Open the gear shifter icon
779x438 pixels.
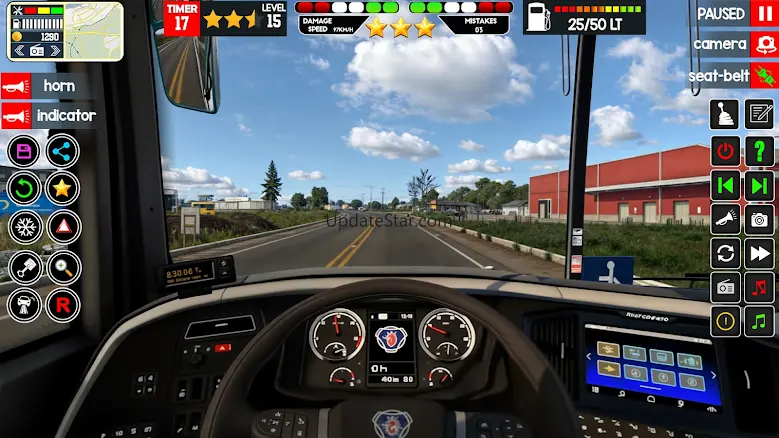point(725,115)
